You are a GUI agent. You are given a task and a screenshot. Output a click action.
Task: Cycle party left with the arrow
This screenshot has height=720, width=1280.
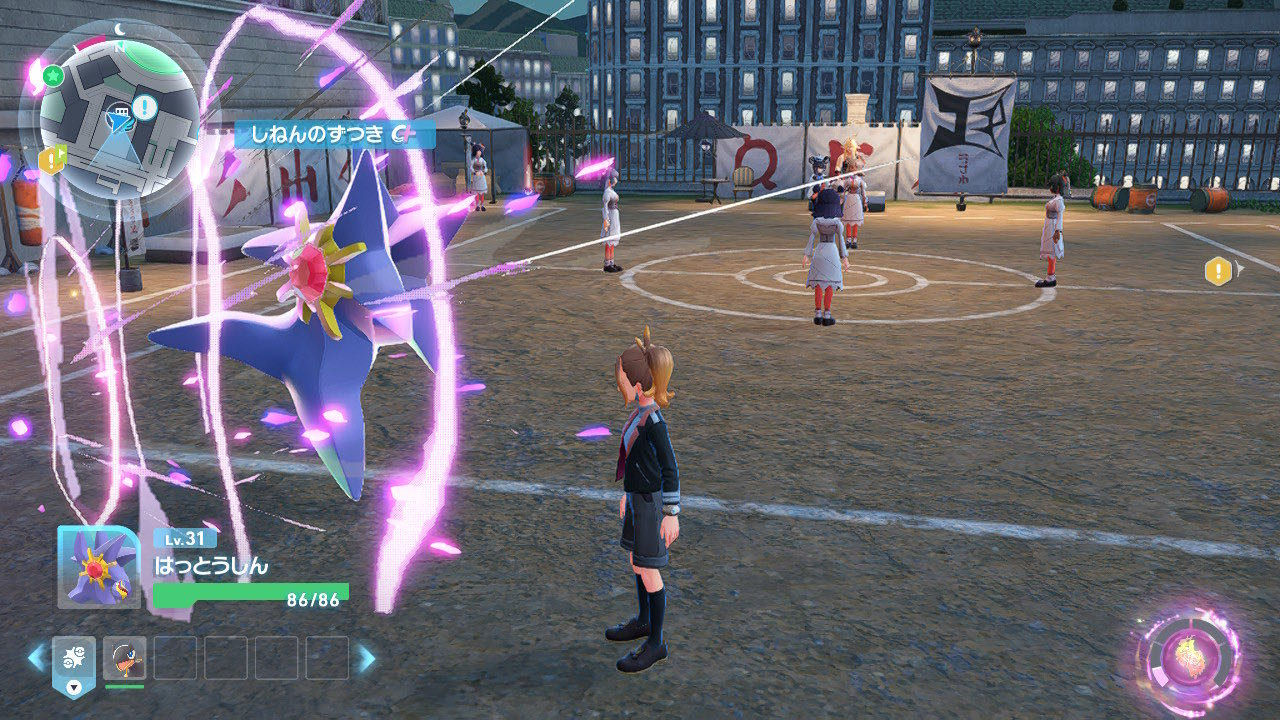[36, 658]
